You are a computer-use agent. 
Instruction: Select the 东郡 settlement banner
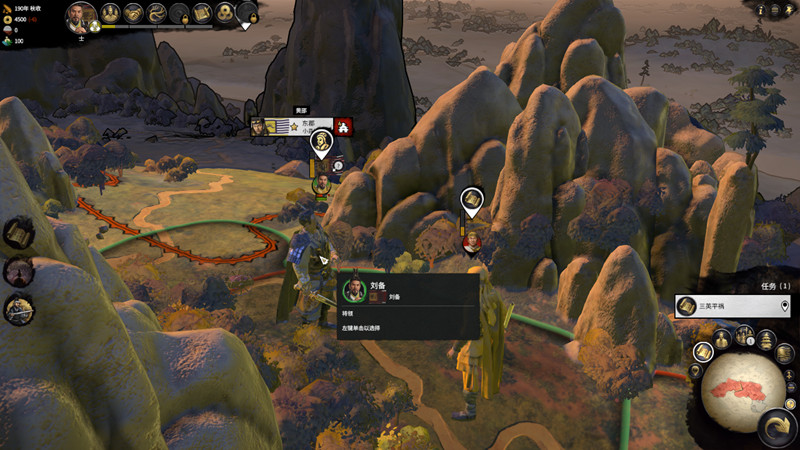click(300, 126)
